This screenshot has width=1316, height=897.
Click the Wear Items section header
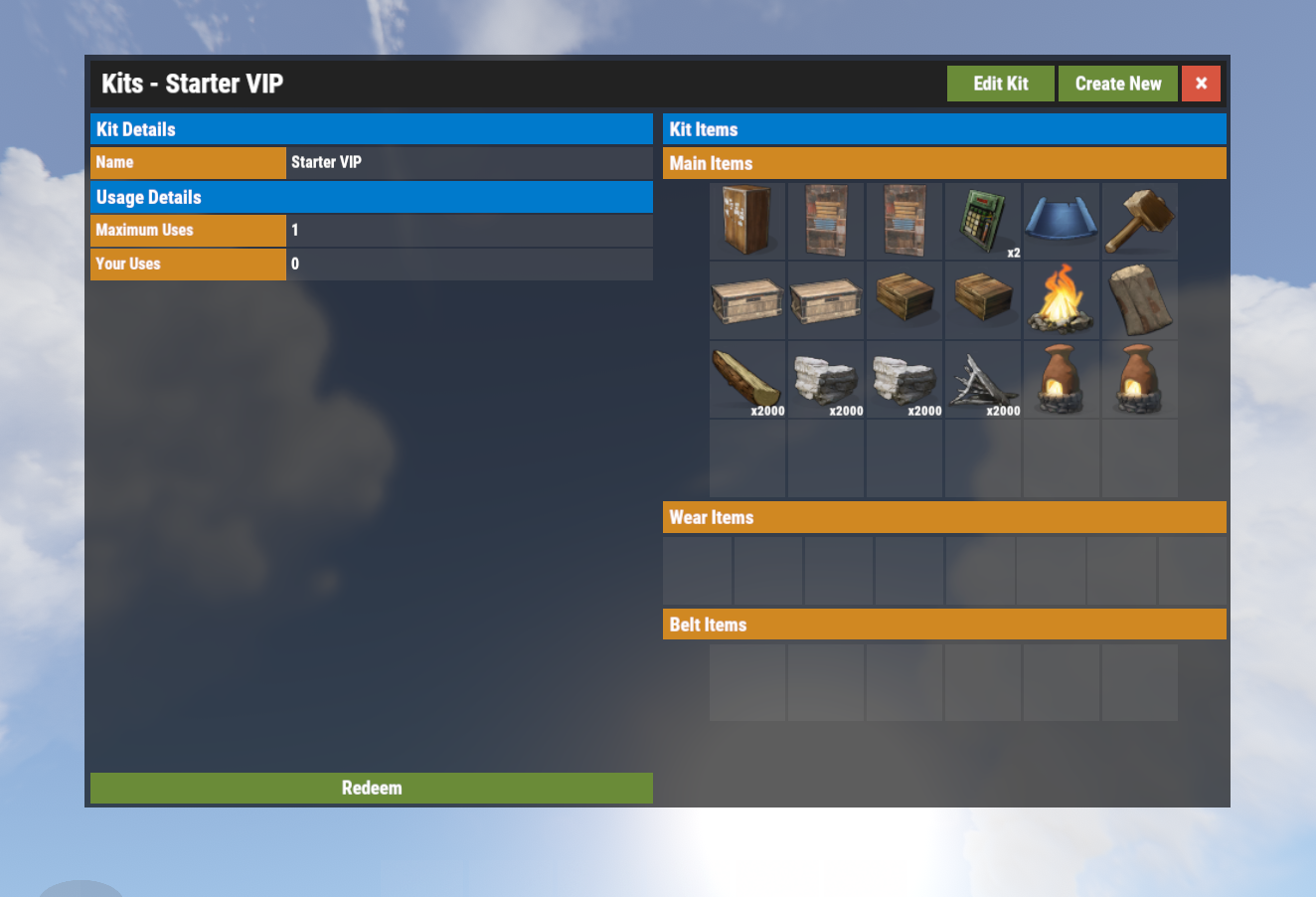click(944, 517)
